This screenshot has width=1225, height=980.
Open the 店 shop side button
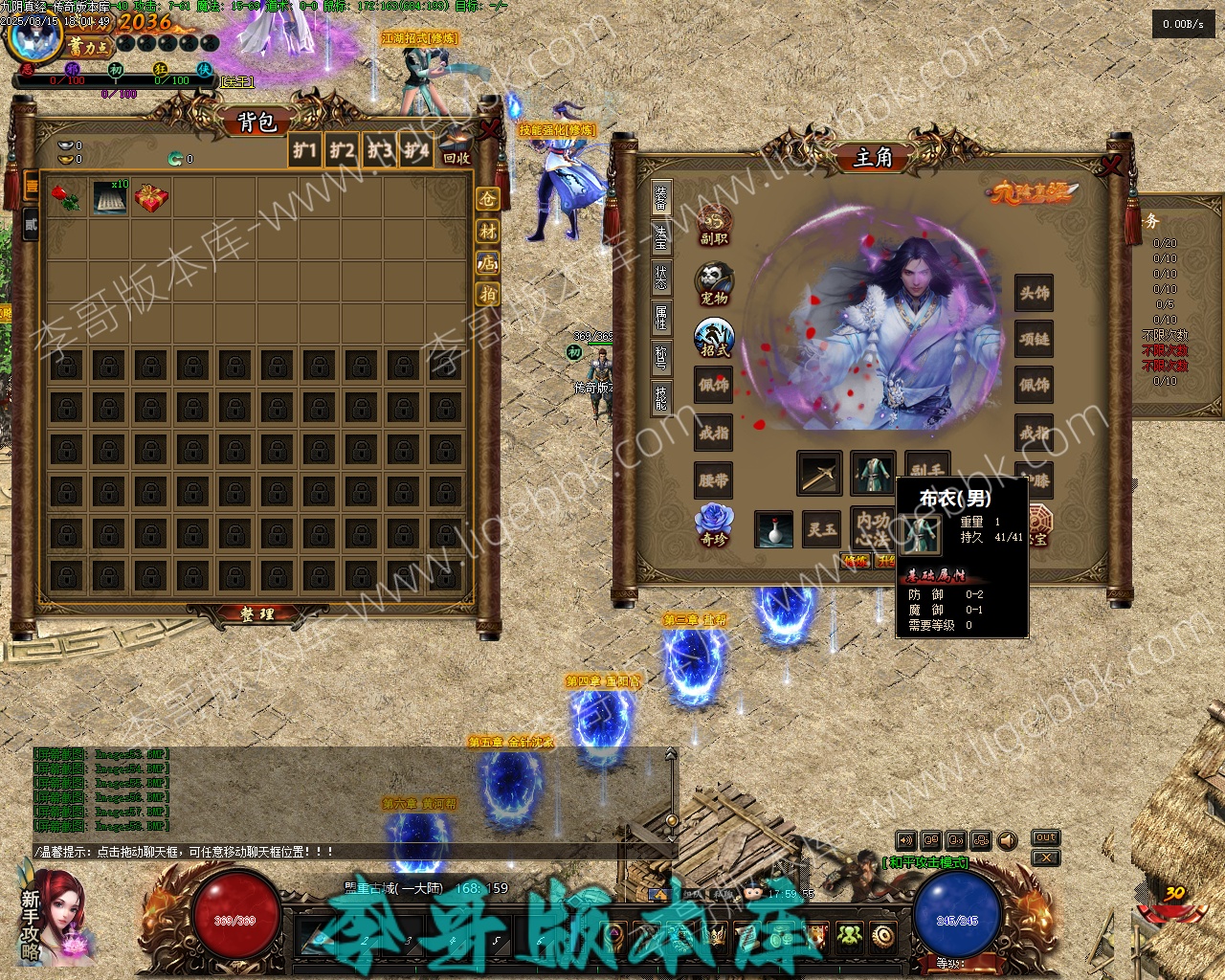point(488,262)
